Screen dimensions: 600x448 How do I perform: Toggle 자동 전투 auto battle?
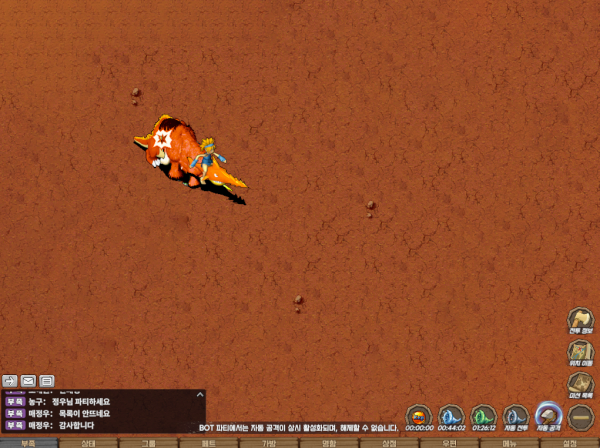(x=515, y=415)
